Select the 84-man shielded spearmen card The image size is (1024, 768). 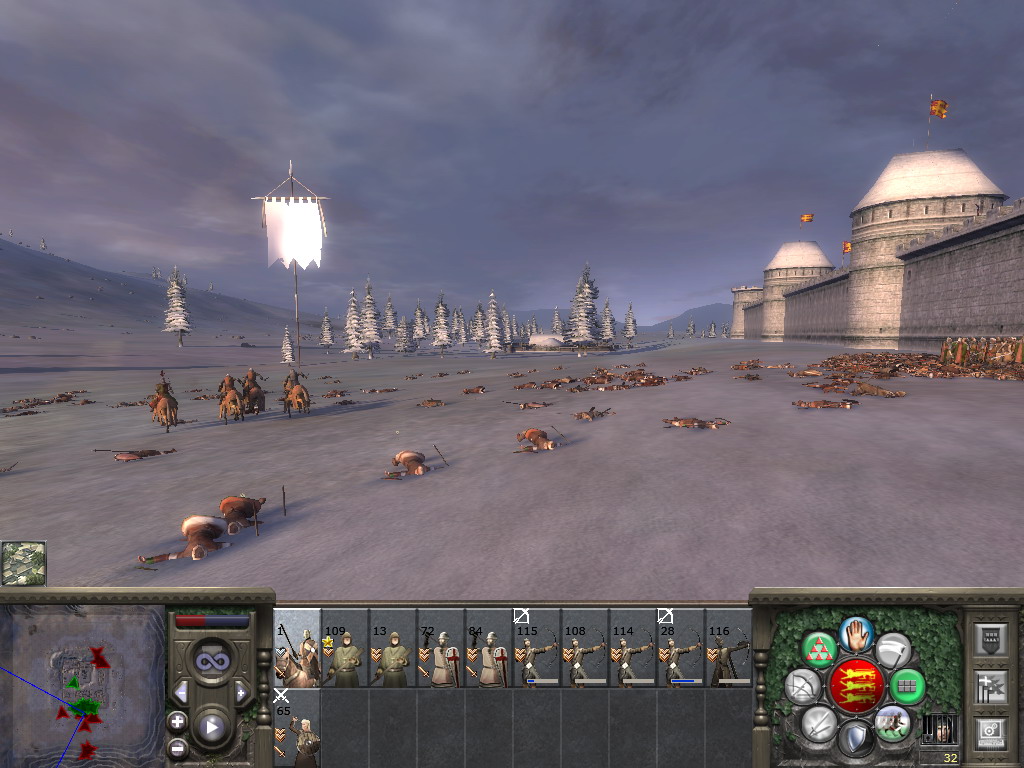coord(489,648)
